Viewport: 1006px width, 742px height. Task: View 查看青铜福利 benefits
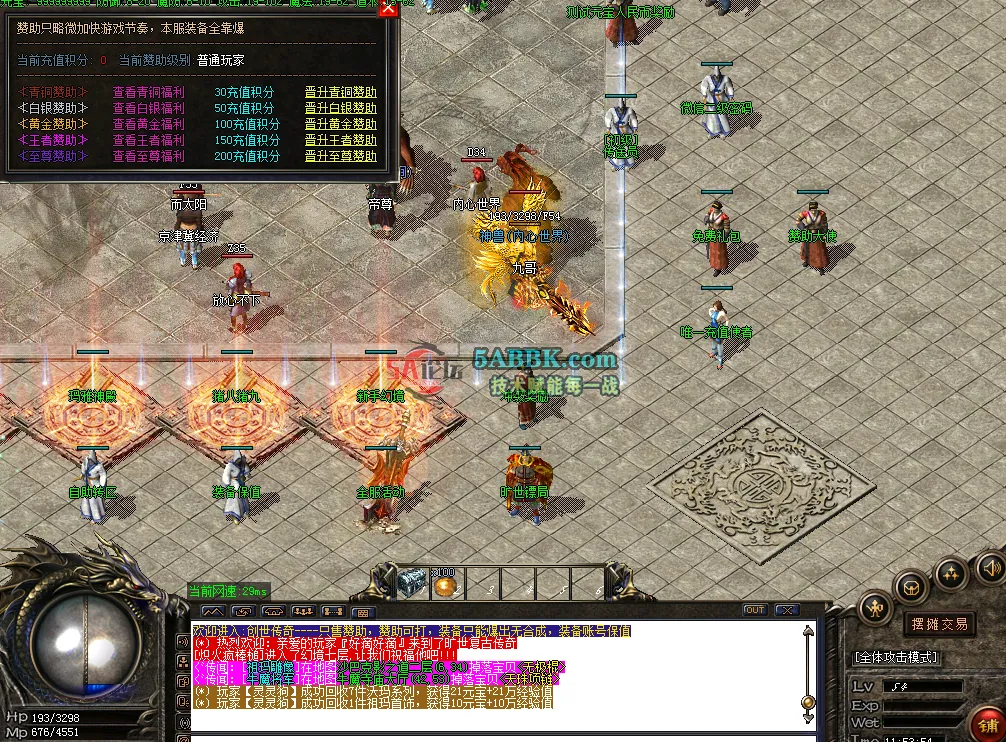[148, 92]
